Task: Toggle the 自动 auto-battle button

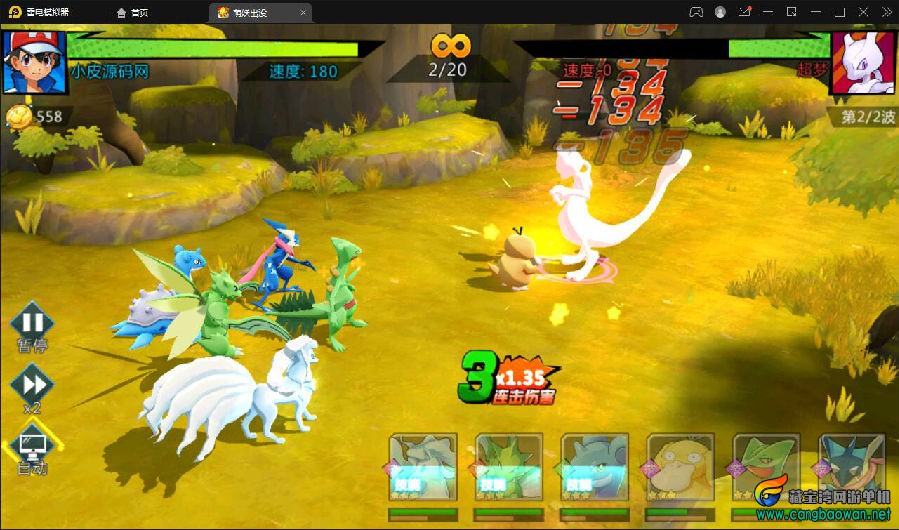Action: [x=32, y=445]
